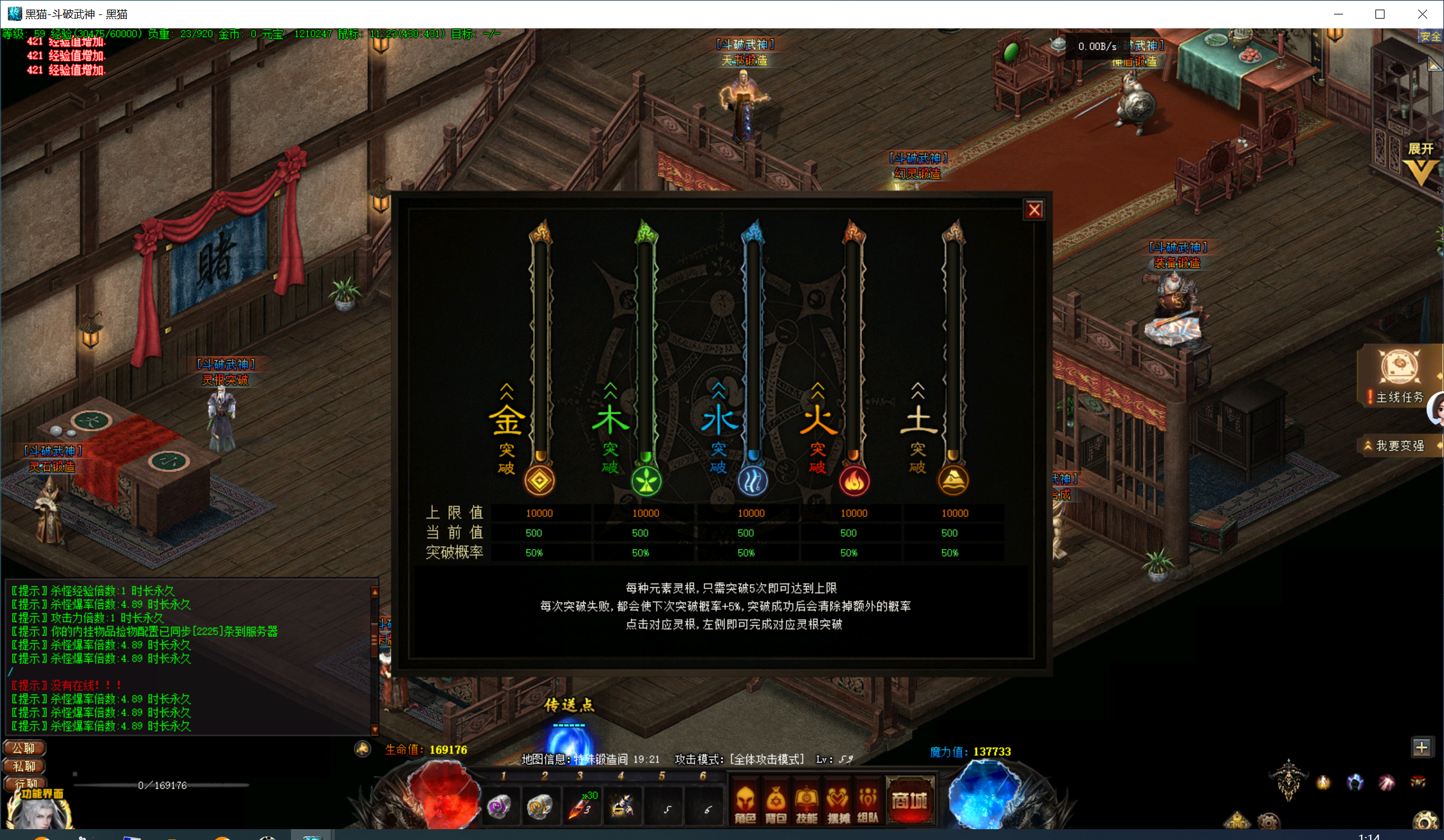
Task: Switch to 私聊 private chat
Action: coord(25,766)
